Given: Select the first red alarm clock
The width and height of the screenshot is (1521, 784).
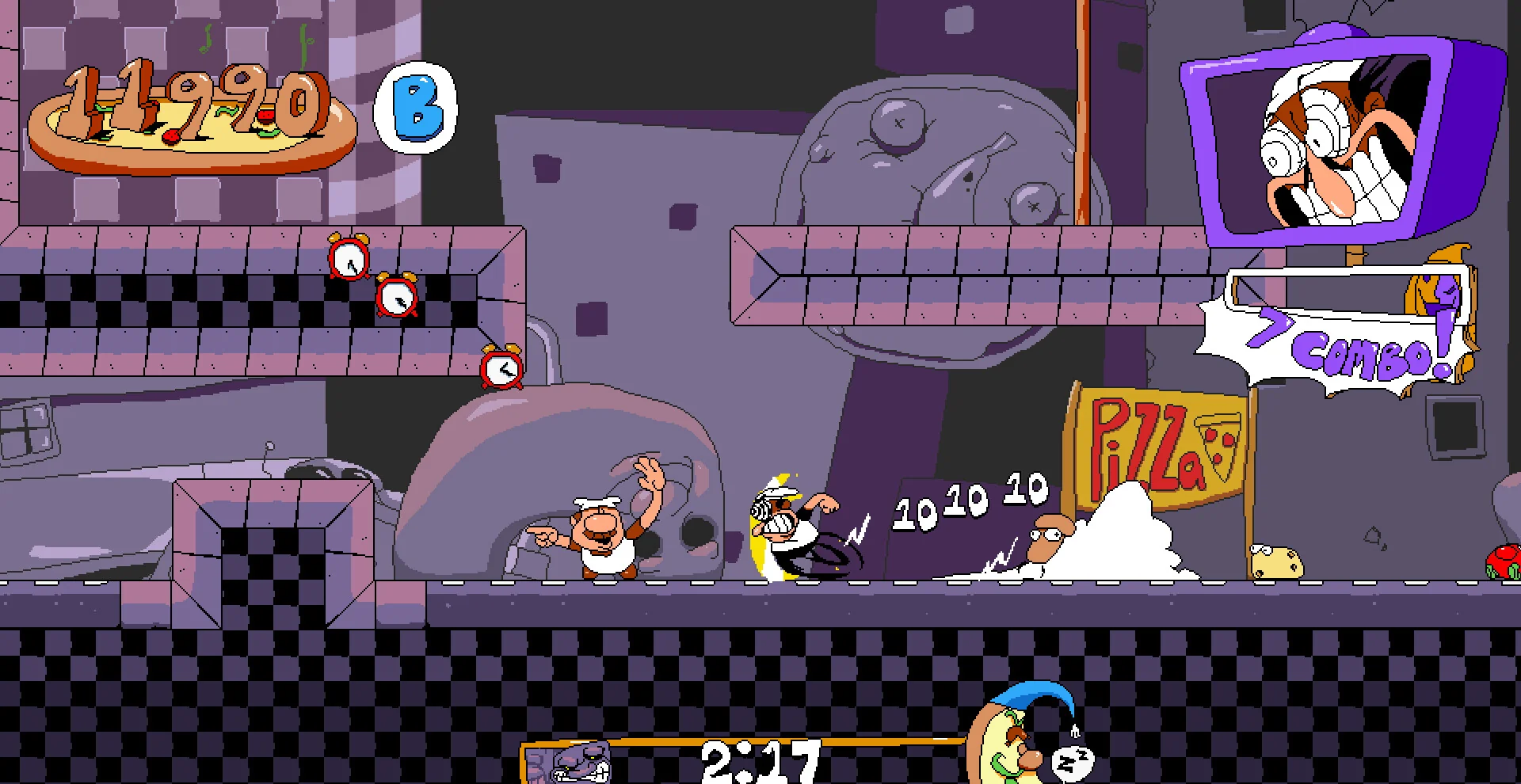Looking at the screenshot, I should pyautogui.click(x=349, y=260).
